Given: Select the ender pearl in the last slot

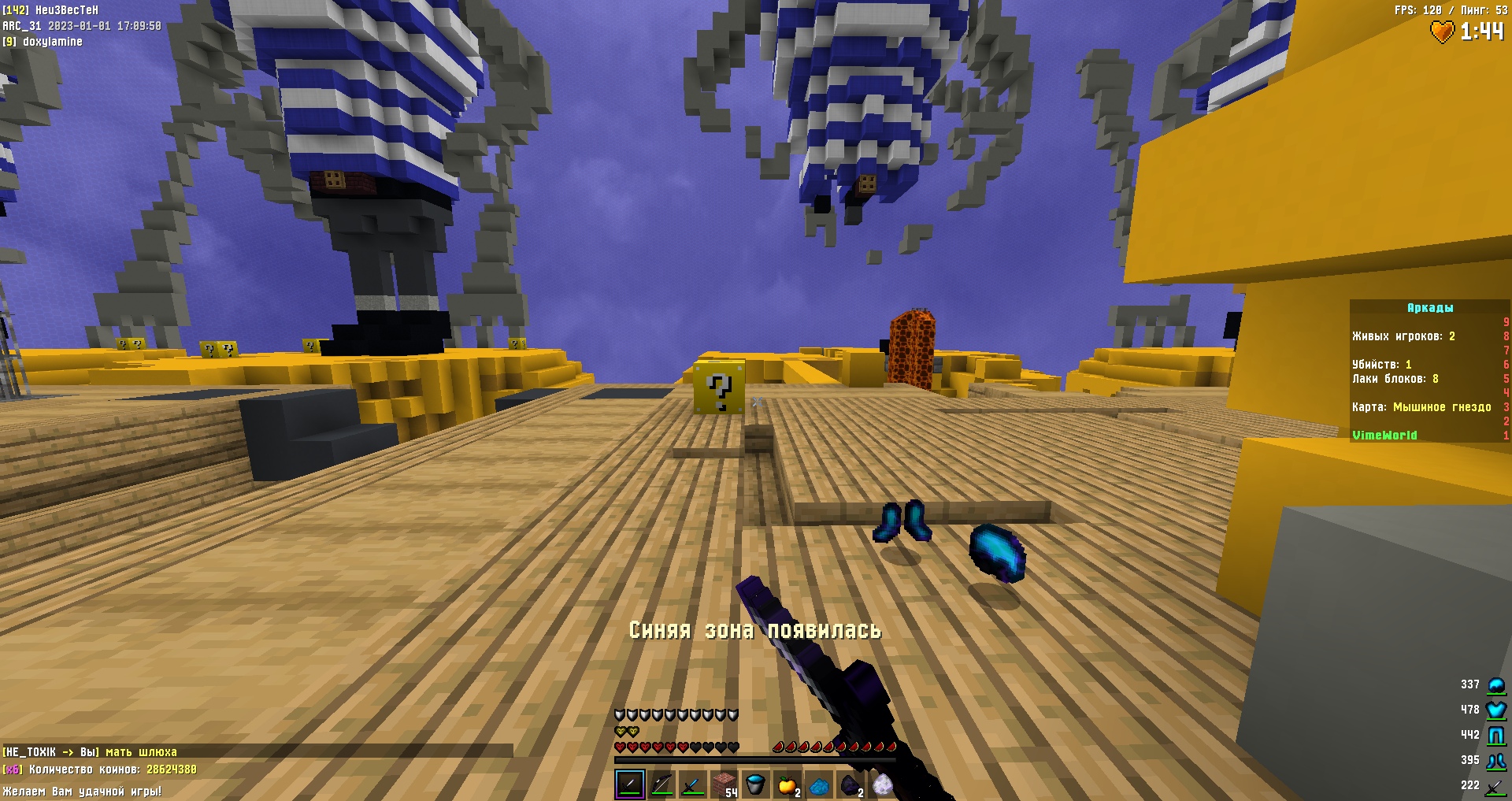Looking at the screenshot, I should point(882,784).
